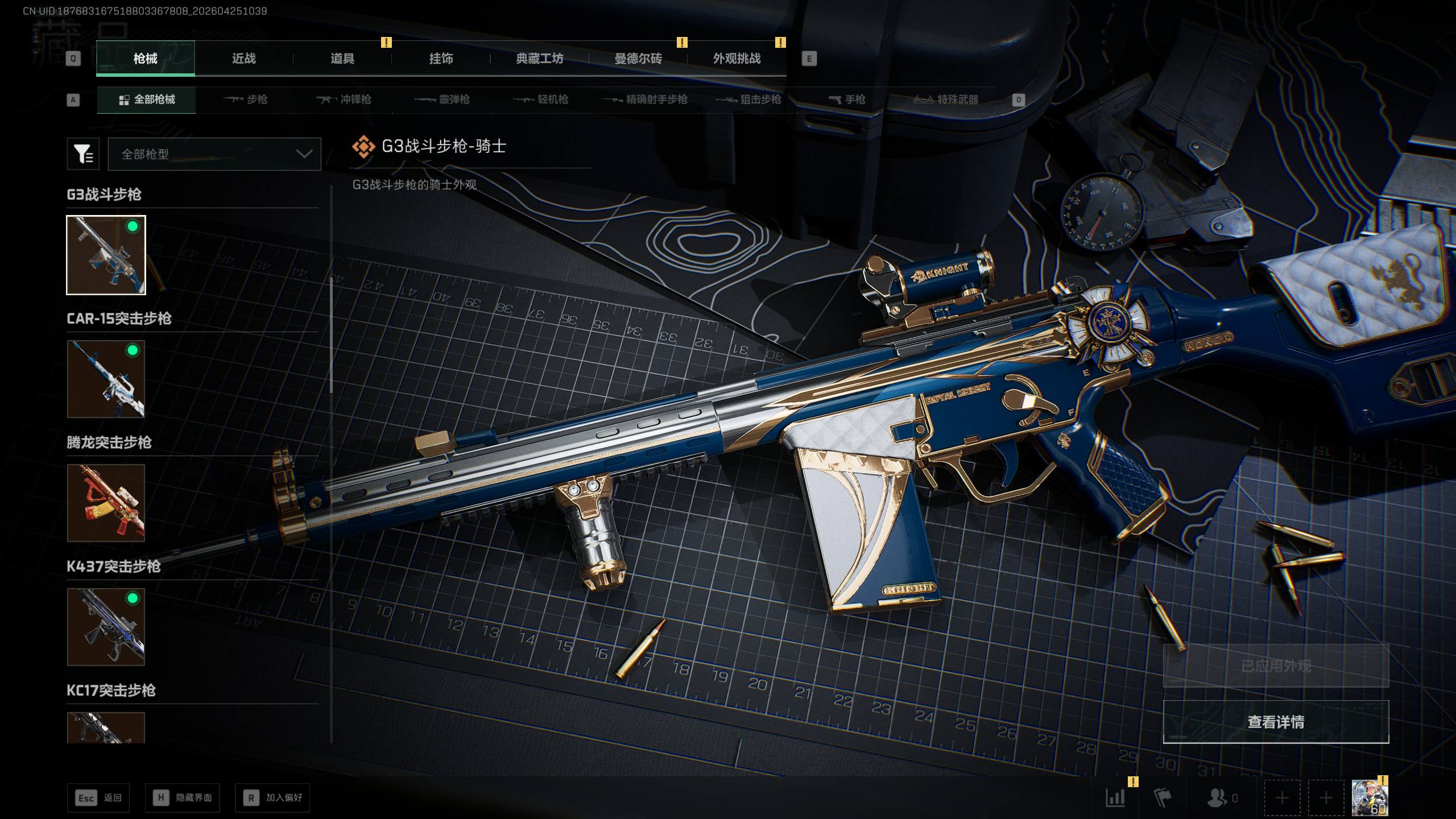Viewport: 1456px width, 819px height.
Task: View skin details with 查看详情
Action: (x=1276, y=722)
